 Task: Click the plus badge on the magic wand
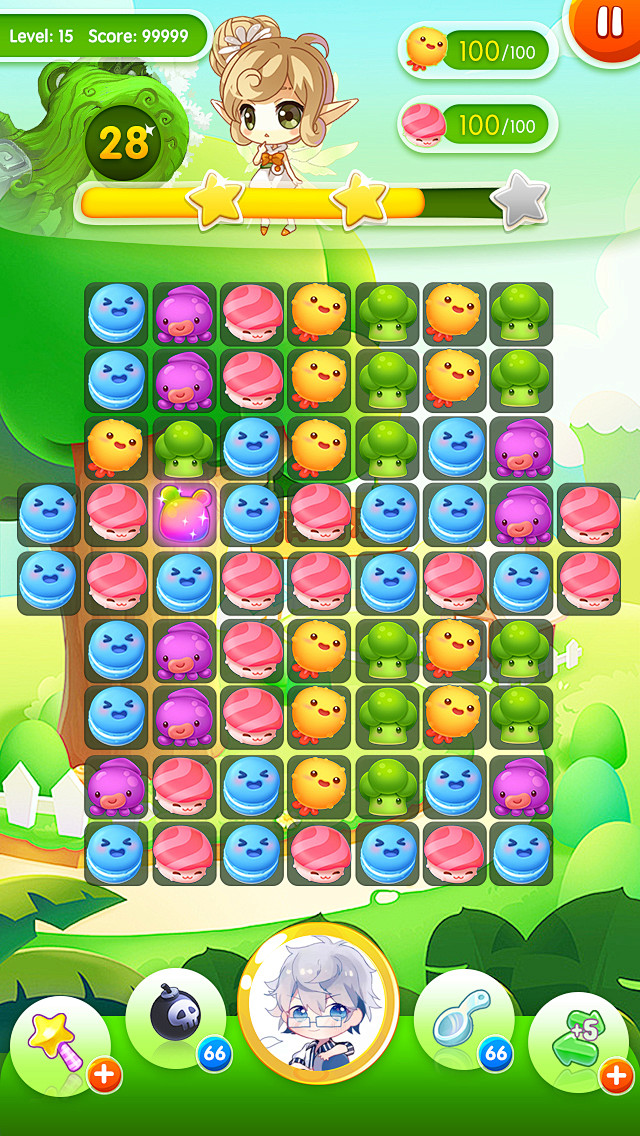[x=104, y=1076]
